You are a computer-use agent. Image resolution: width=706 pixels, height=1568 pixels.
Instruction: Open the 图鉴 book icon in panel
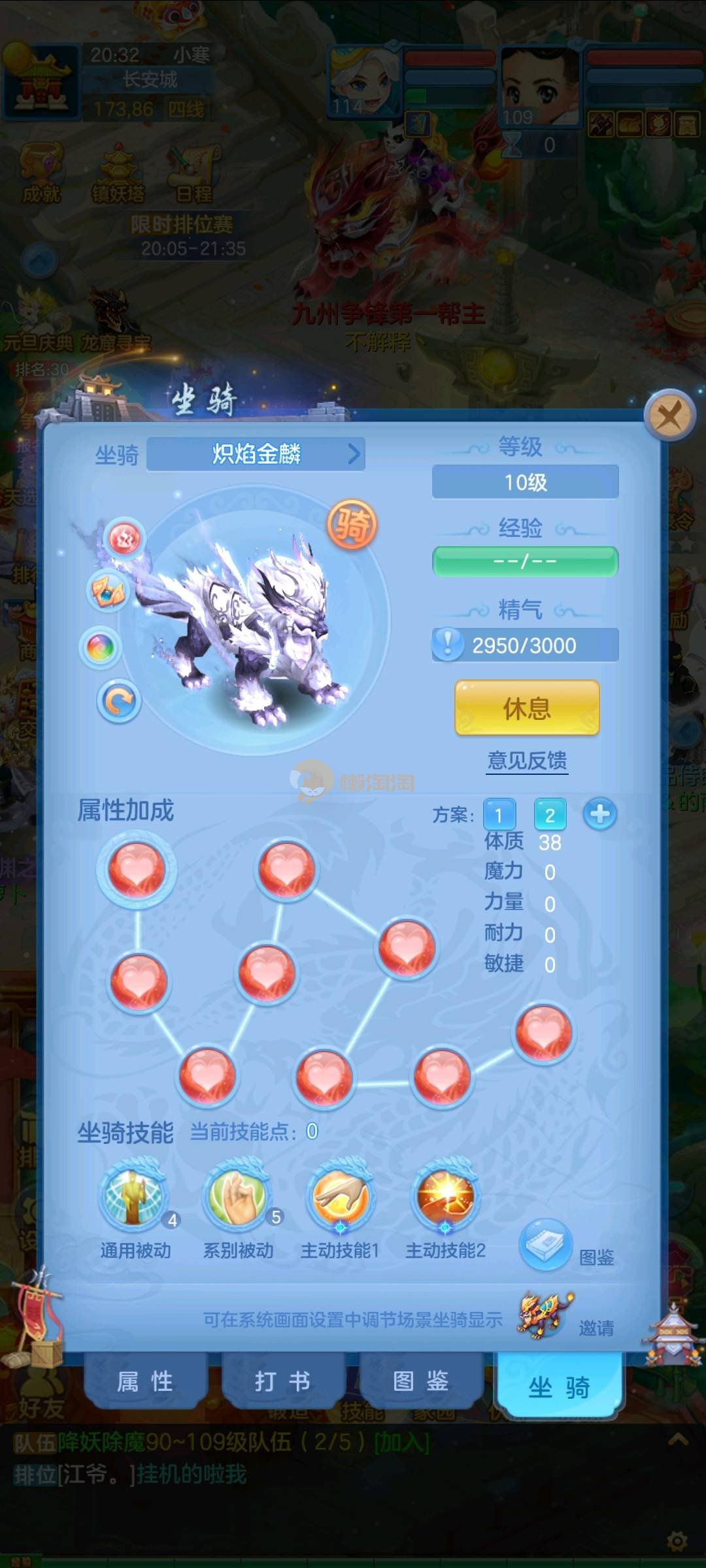[x=546, y=1244]
